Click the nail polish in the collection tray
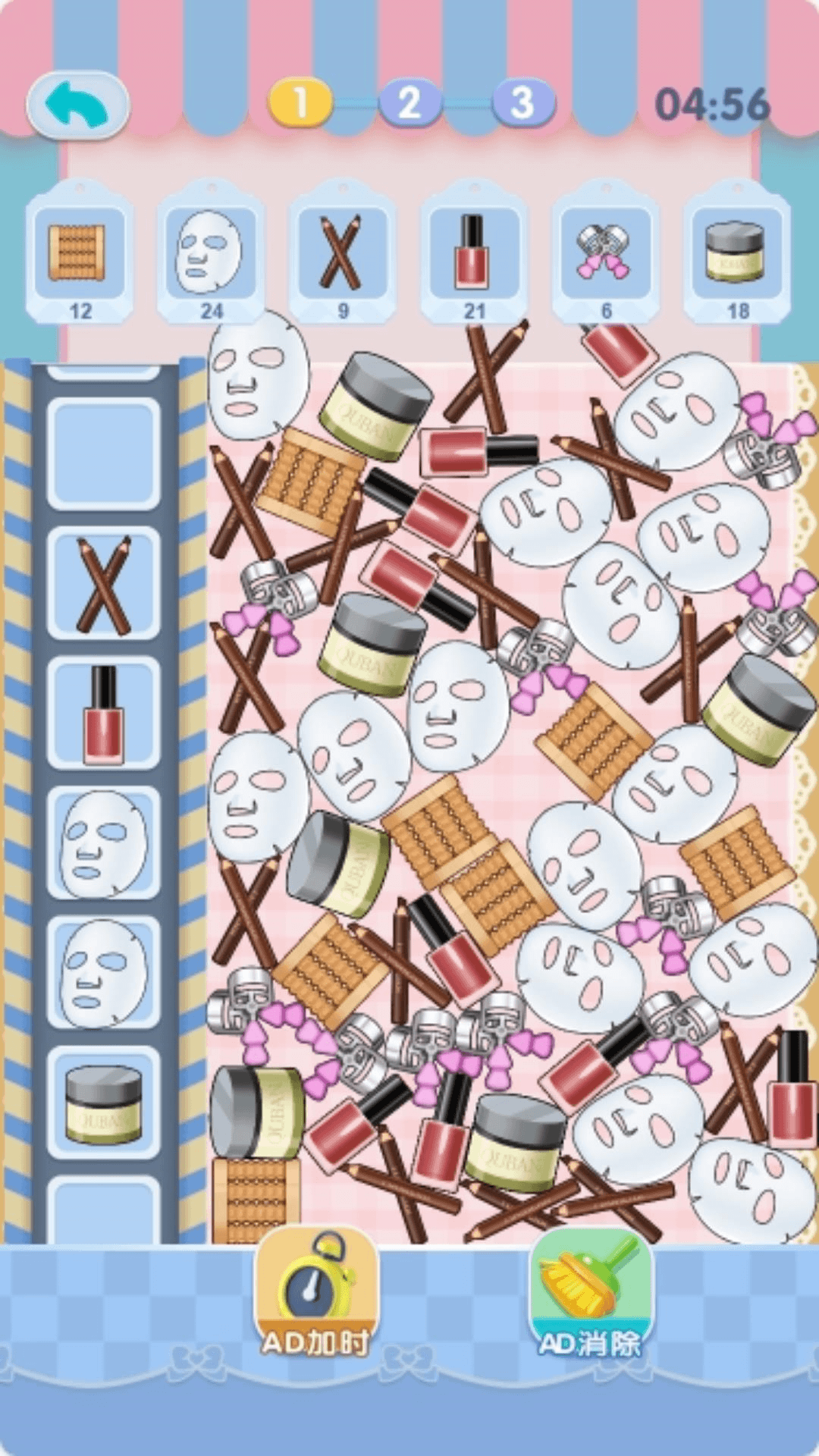819x1456 pixels. pyautogui.click(x=103, y=714)
